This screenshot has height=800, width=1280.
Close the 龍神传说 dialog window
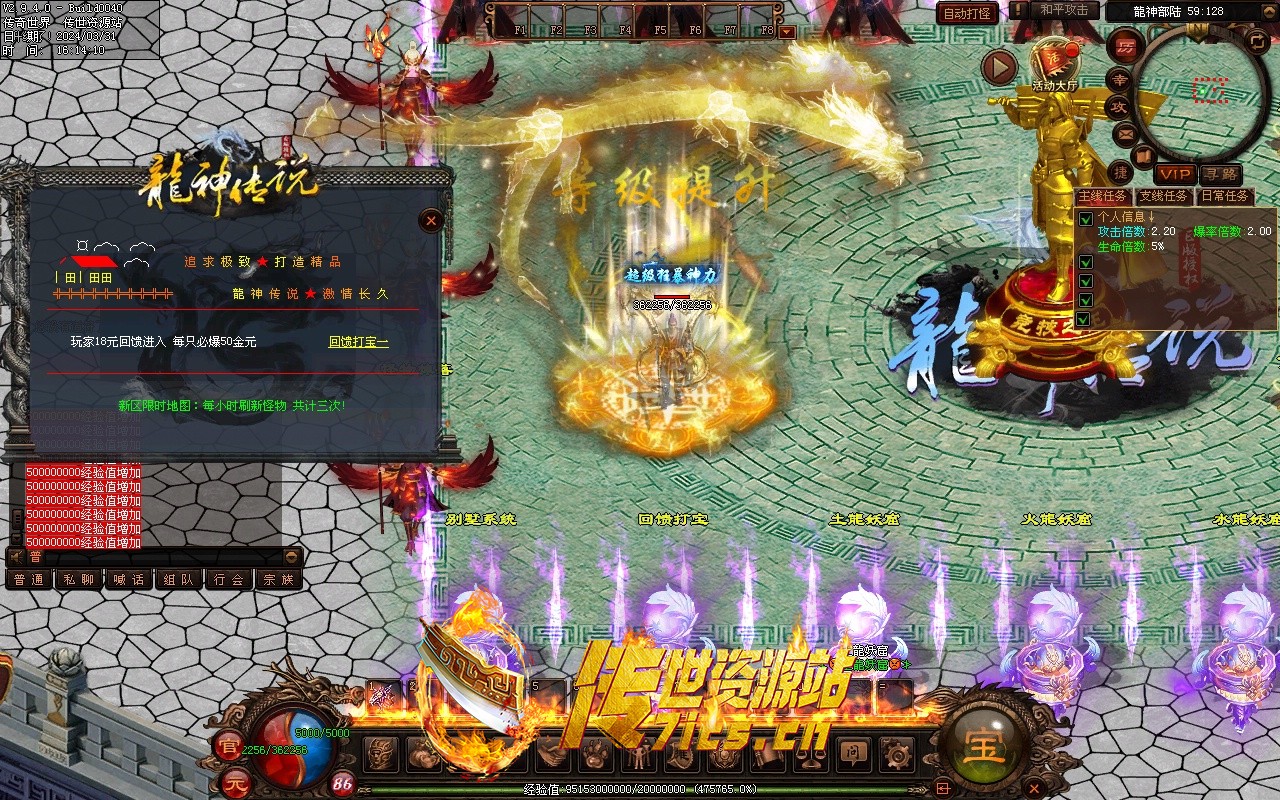pos(431,220)
